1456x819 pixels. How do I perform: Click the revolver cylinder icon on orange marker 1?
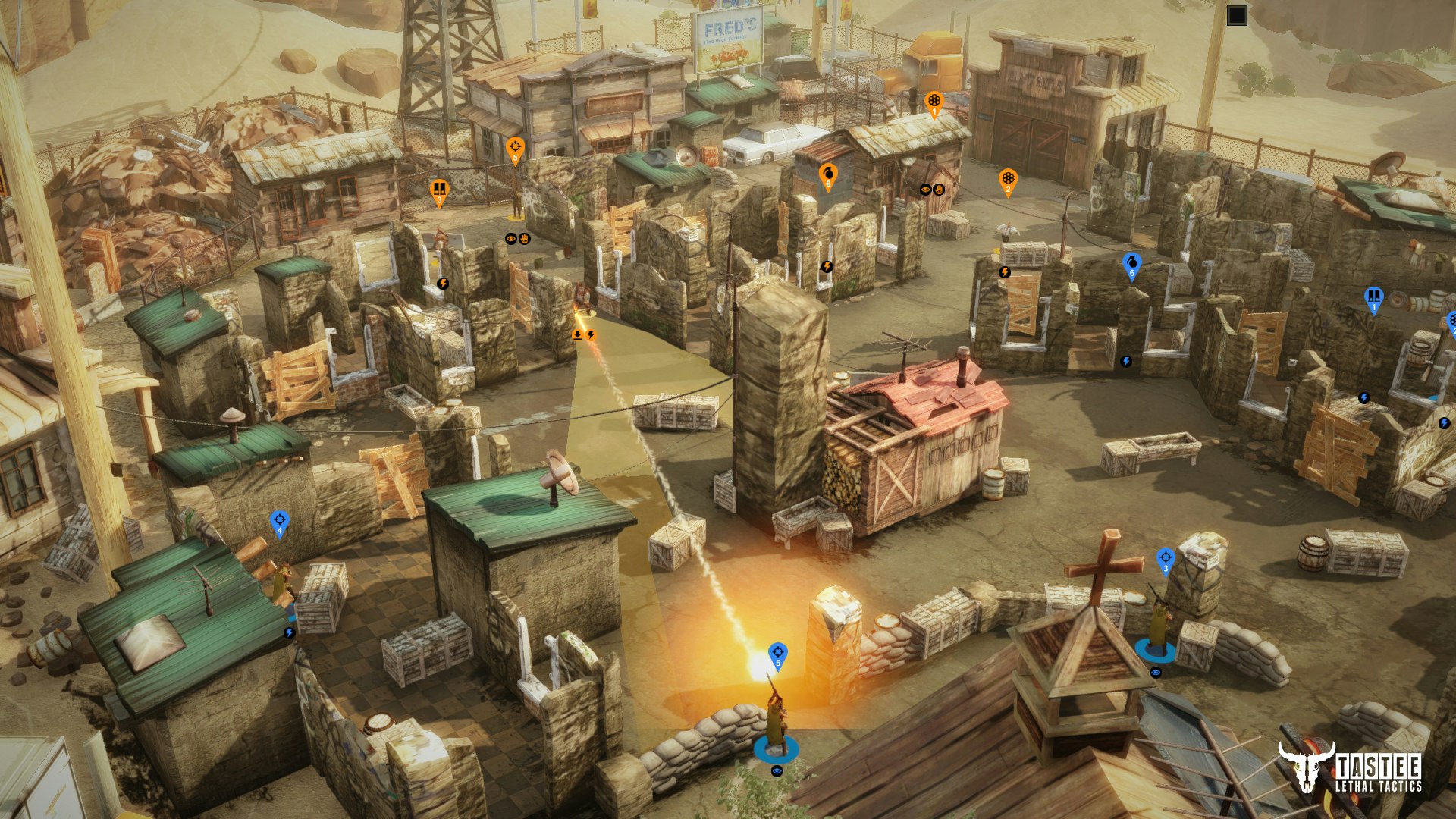tap(934, 101)
